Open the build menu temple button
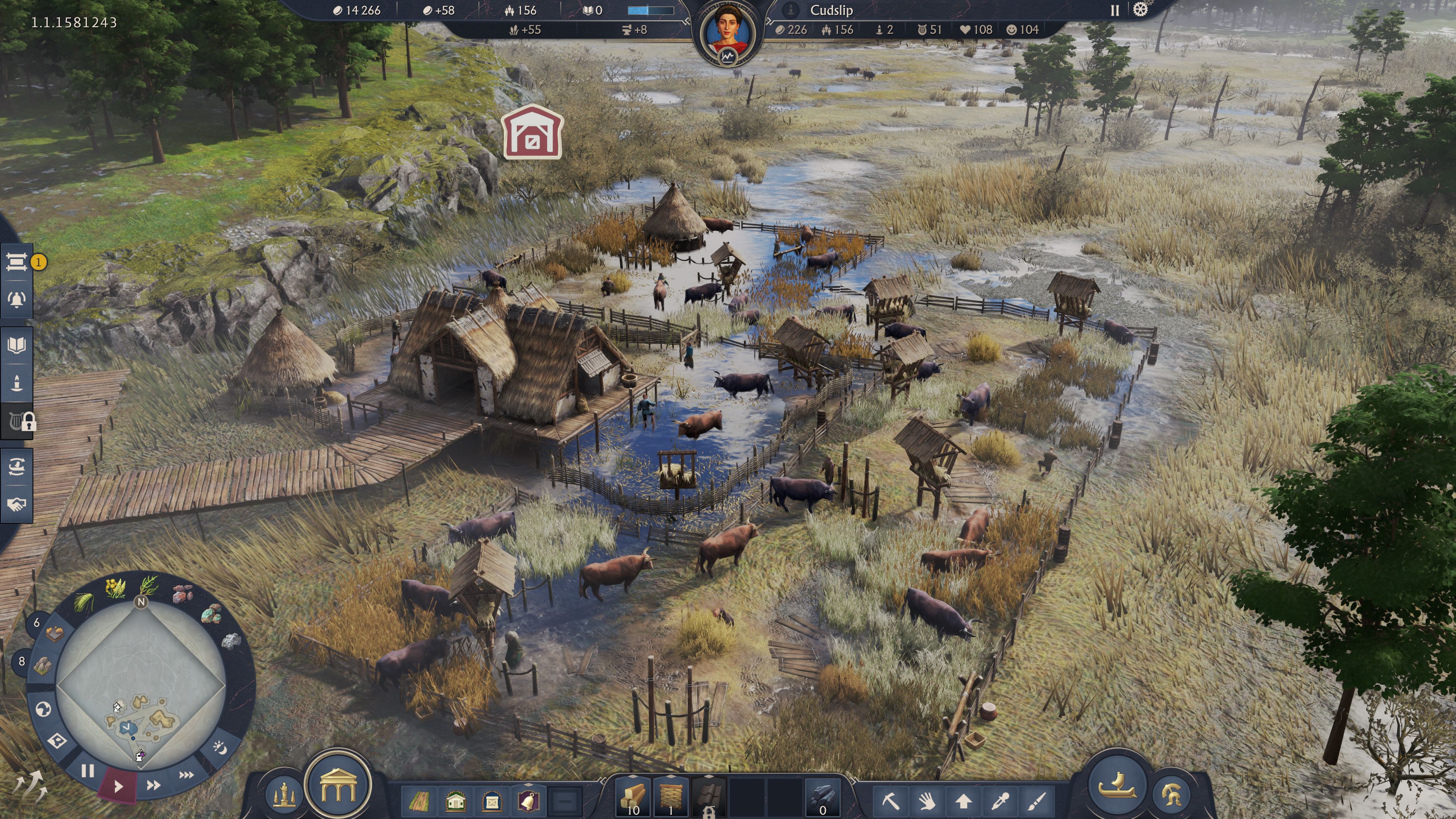The width and height of the screenshot is (1456, 819). pyautogui.click(x=338, y=786)
